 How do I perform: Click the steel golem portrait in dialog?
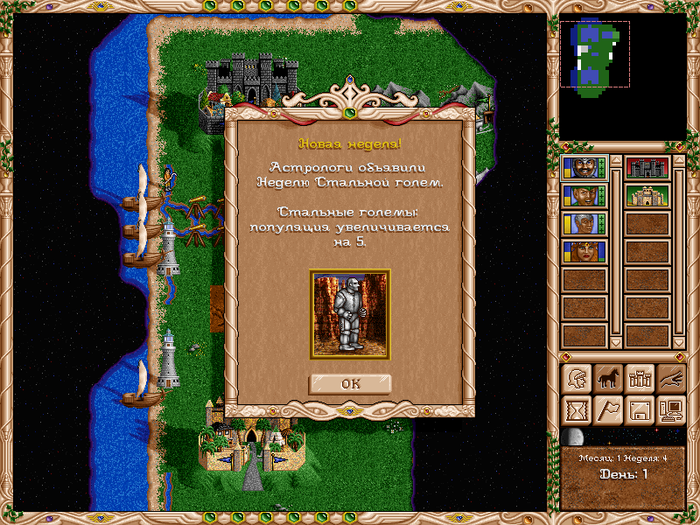(x=349, y=313)
